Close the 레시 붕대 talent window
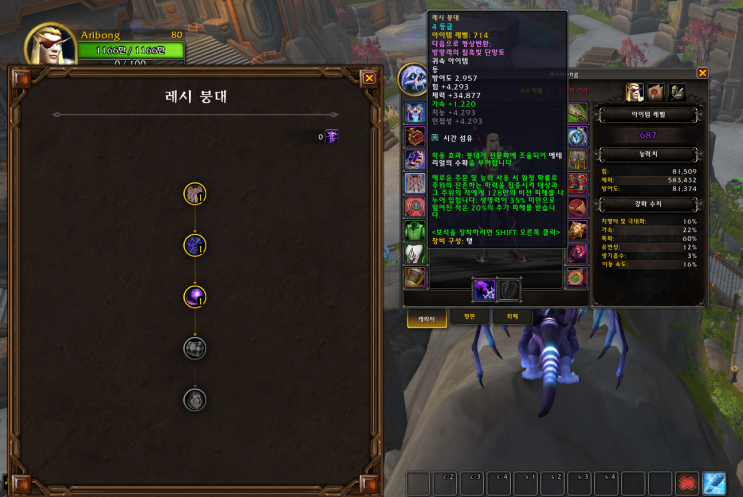Viewport: 743px width, 497px height. 369,77
